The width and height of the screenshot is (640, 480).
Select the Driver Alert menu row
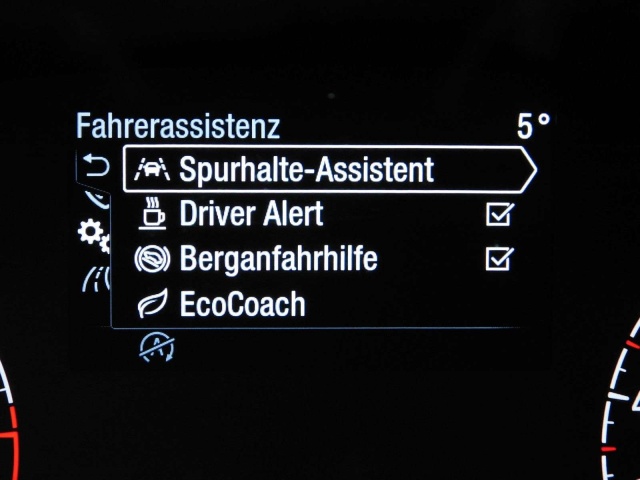point(251,214)
